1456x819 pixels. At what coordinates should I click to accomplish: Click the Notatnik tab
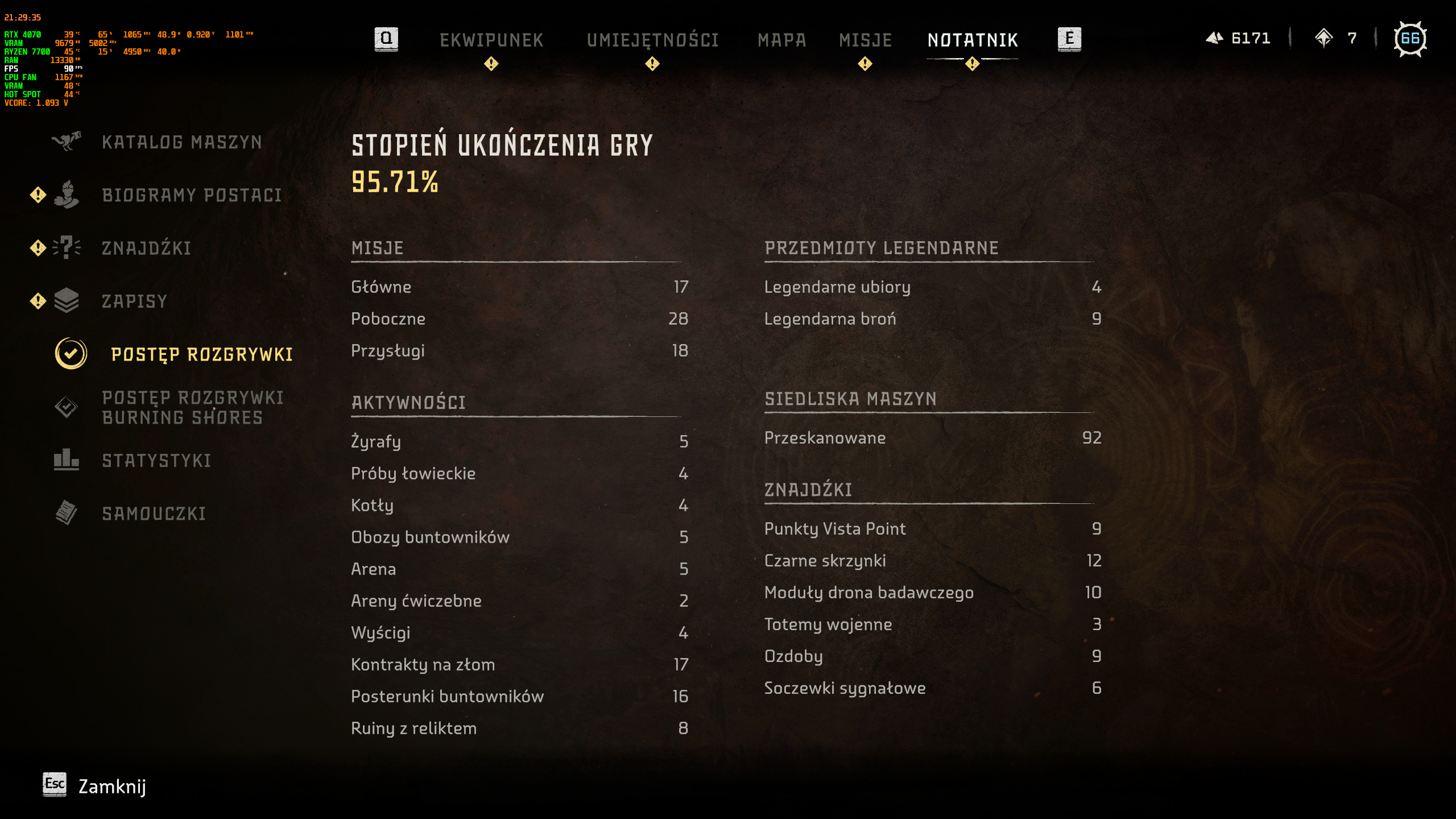click(973, 40)
